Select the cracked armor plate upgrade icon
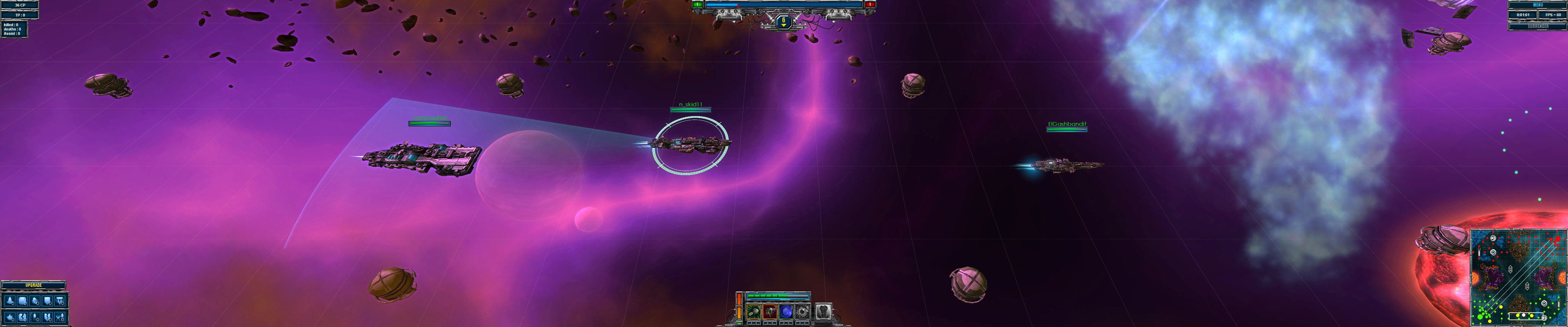 tap(22, 317)
